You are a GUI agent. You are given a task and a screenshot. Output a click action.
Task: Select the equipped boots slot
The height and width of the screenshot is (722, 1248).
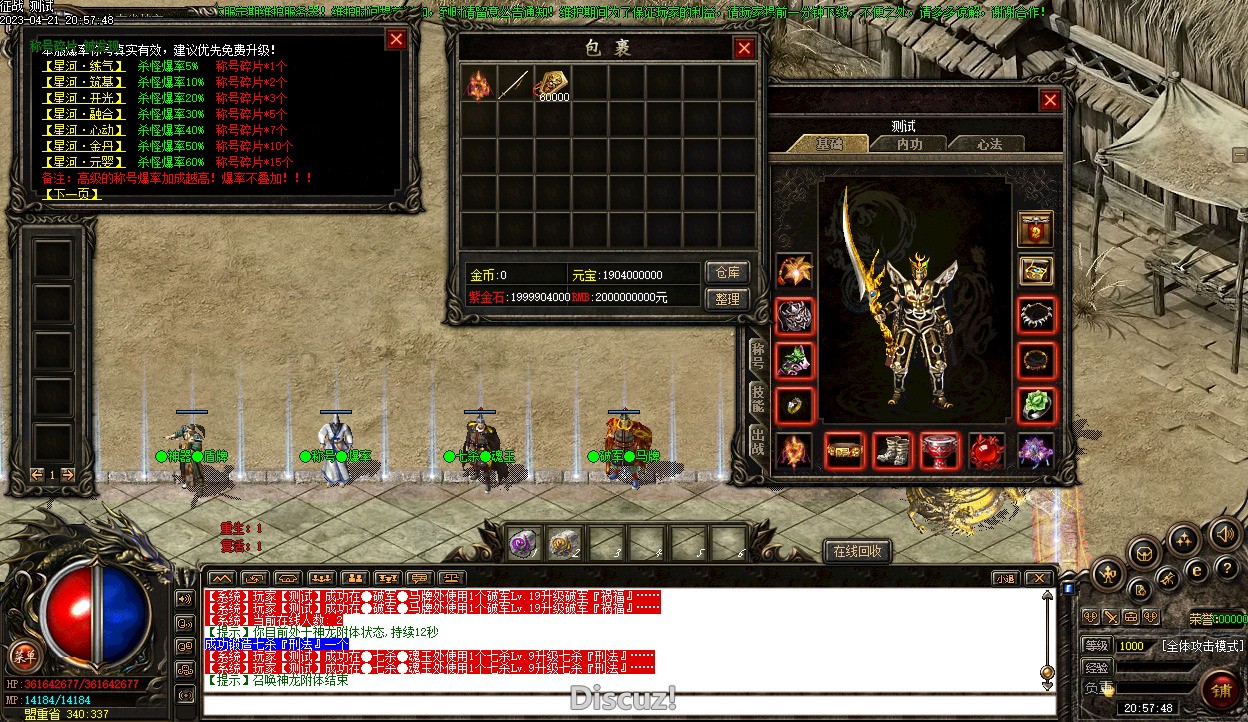(x=892, y=451)
